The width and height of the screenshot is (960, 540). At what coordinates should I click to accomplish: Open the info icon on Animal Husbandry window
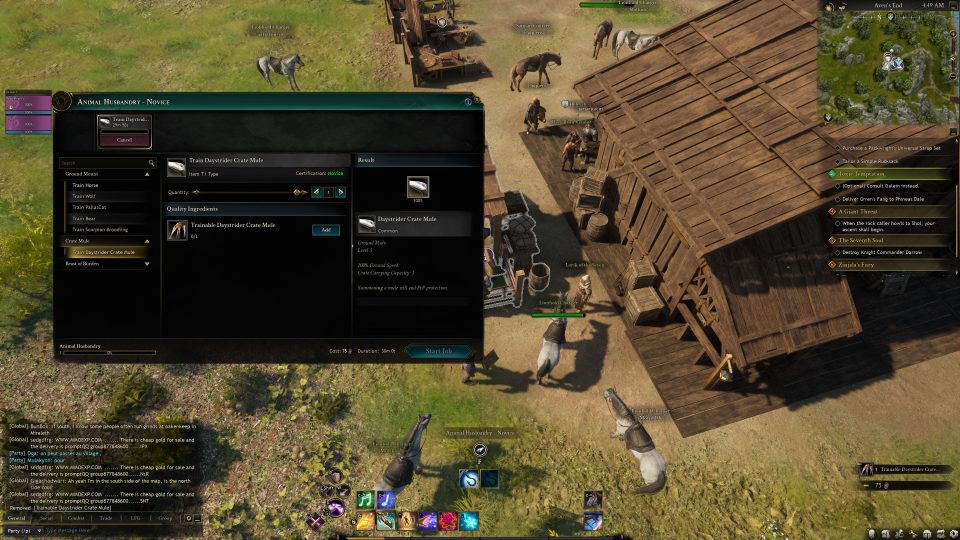tap(467, 101)
